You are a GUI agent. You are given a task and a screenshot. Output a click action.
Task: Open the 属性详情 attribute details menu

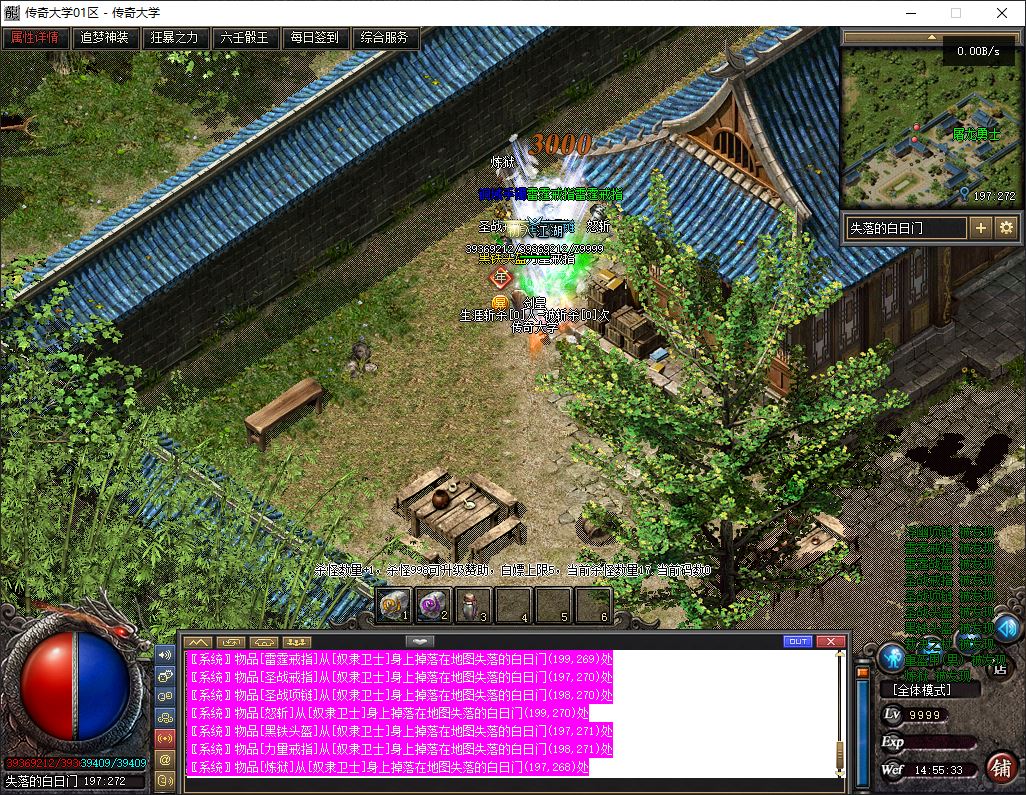pos(37,38)
